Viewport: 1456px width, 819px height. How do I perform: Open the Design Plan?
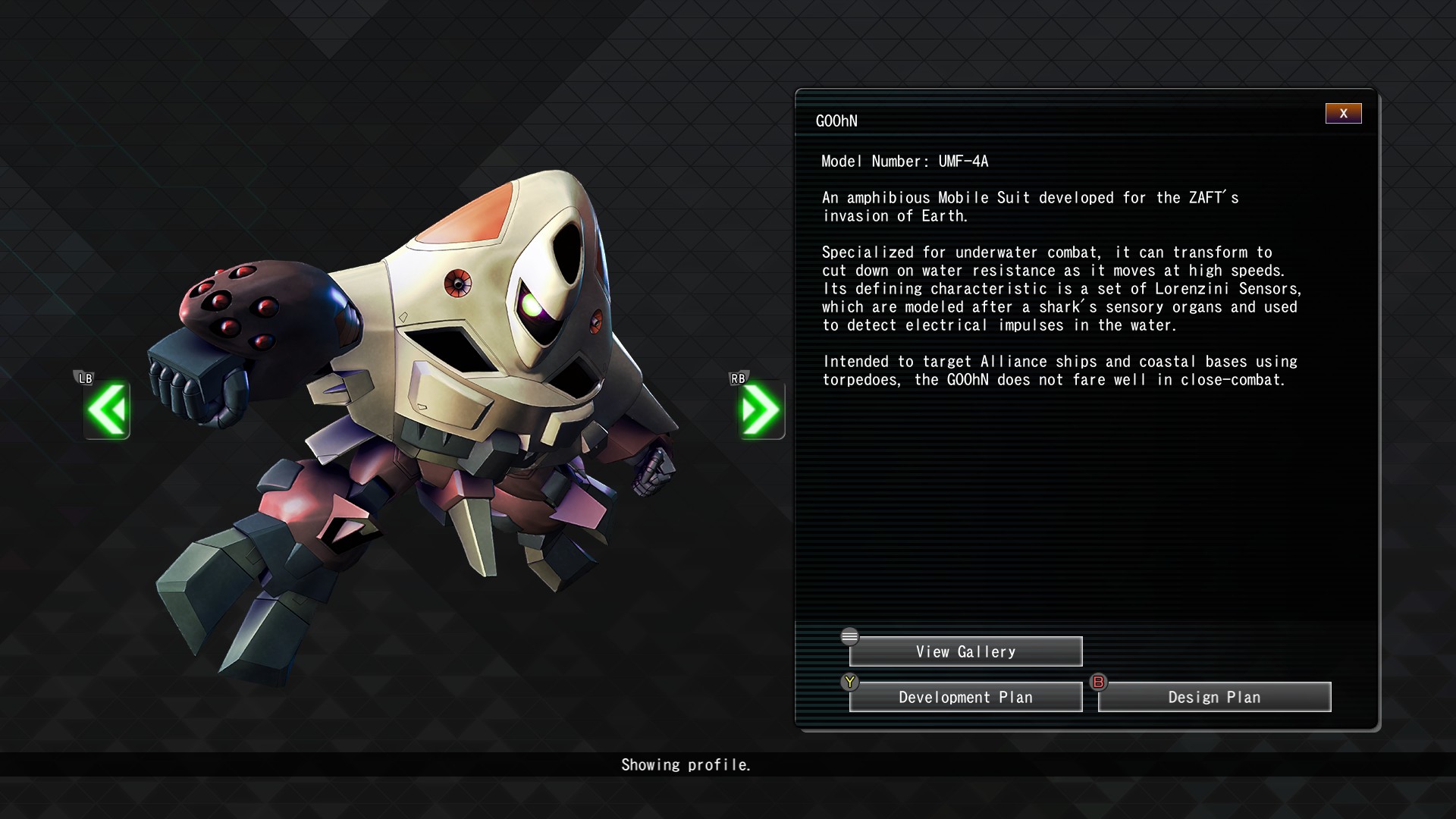click(x=1214, y=698)
